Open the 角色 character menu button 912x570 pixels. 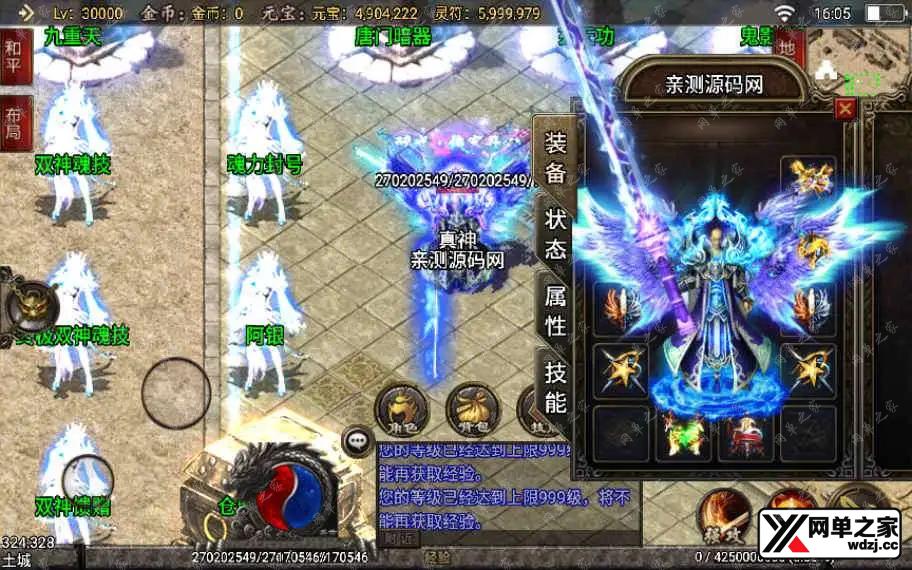coord(401,409)
